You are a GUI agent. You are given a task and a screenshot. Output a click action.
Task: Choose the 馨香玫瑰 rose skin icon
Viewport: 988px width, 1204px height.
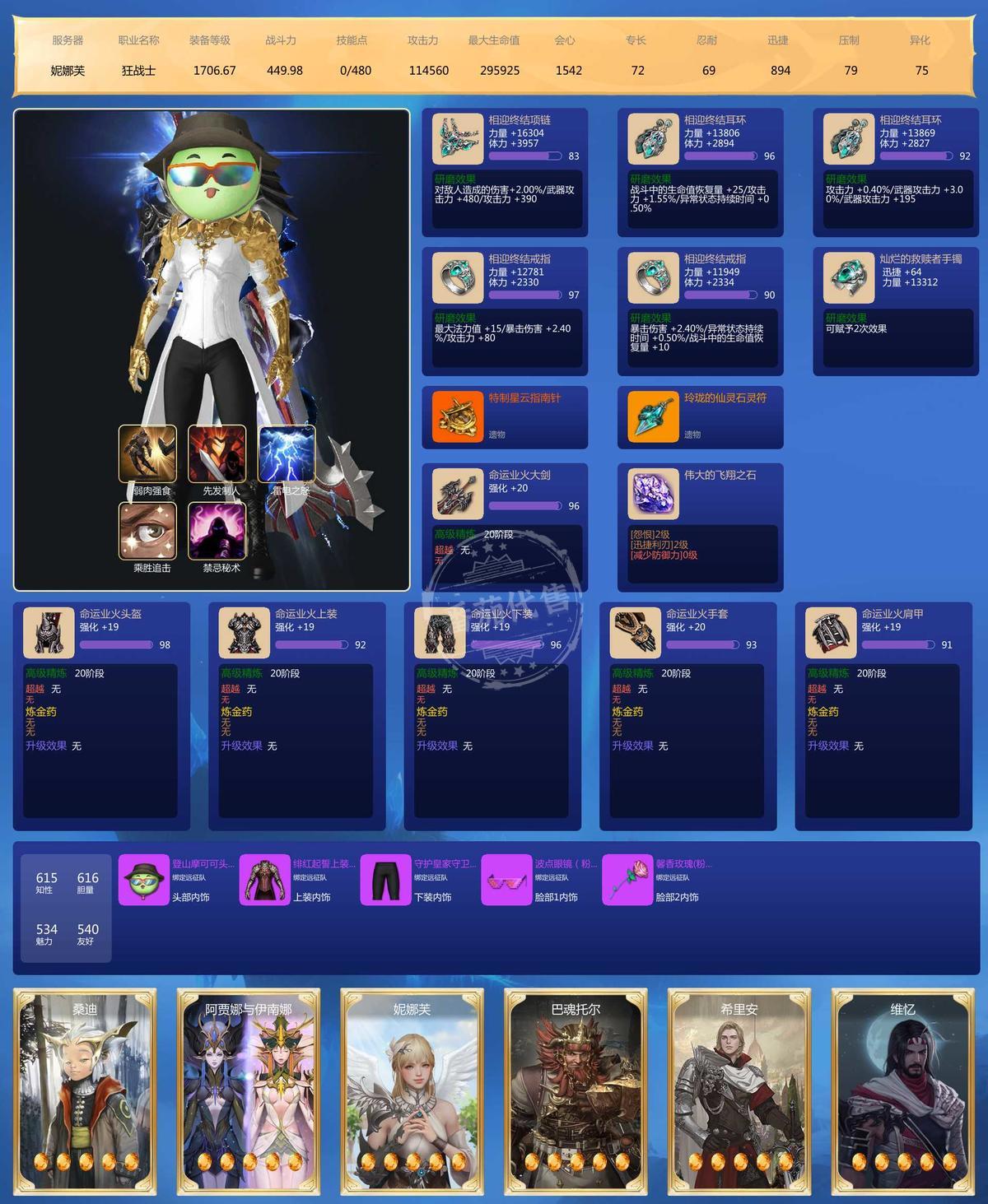627,880
